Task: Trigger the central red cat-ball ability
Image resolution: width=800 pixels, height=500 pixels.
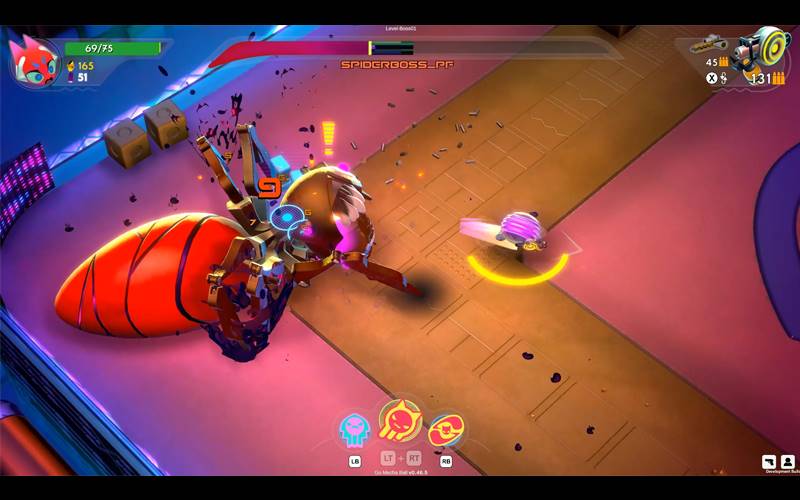Action: pos(400,422)
